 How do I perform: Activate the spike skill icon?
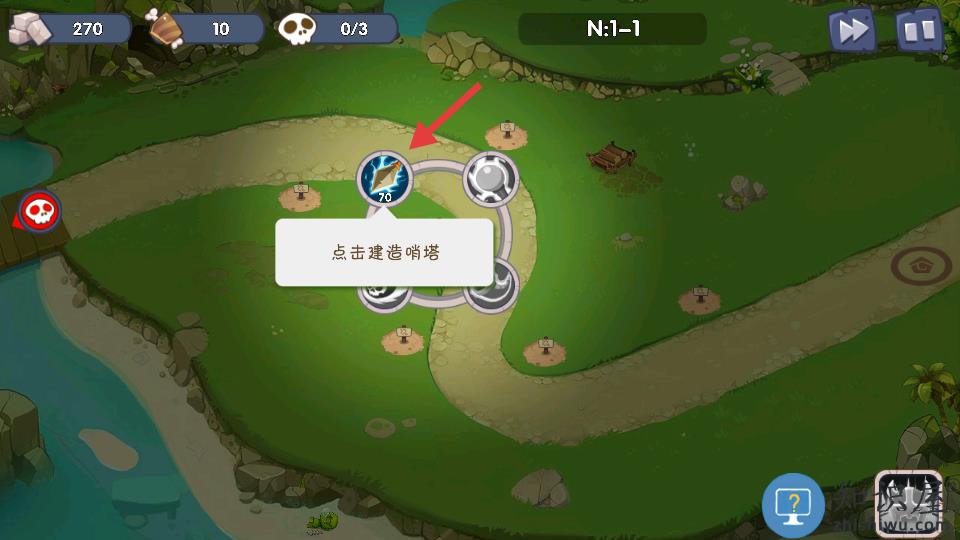click(909, 503)
